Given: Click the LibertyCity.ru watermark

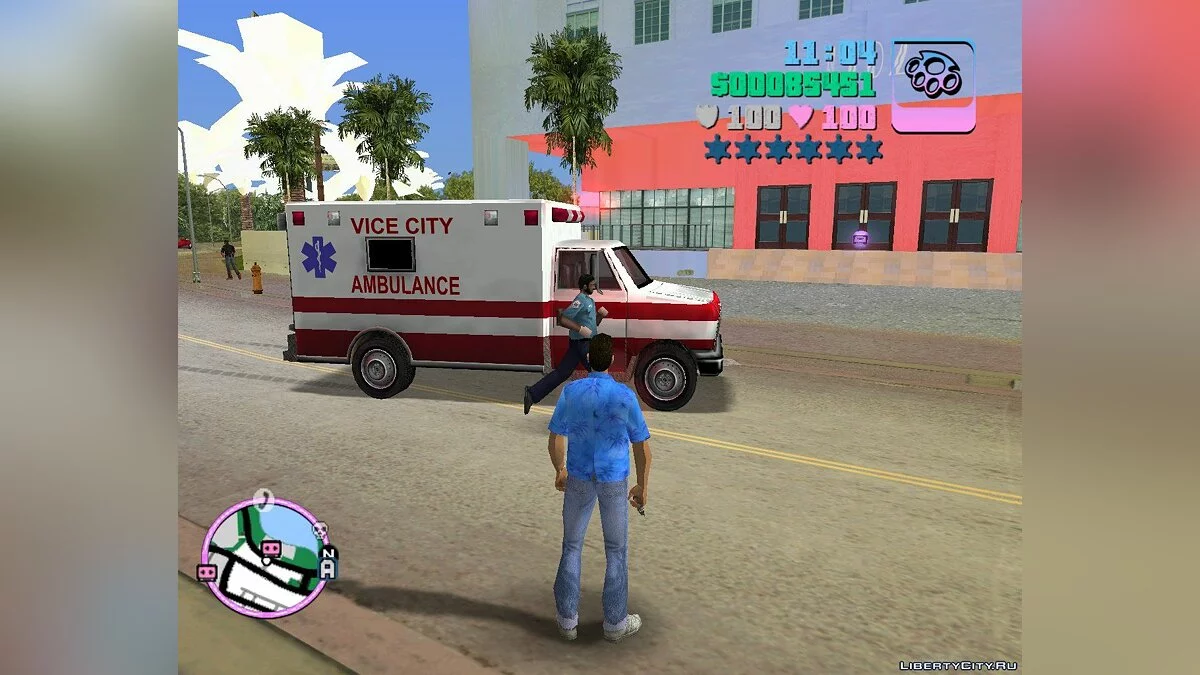Looking at the screenshot, I should 957,665.
